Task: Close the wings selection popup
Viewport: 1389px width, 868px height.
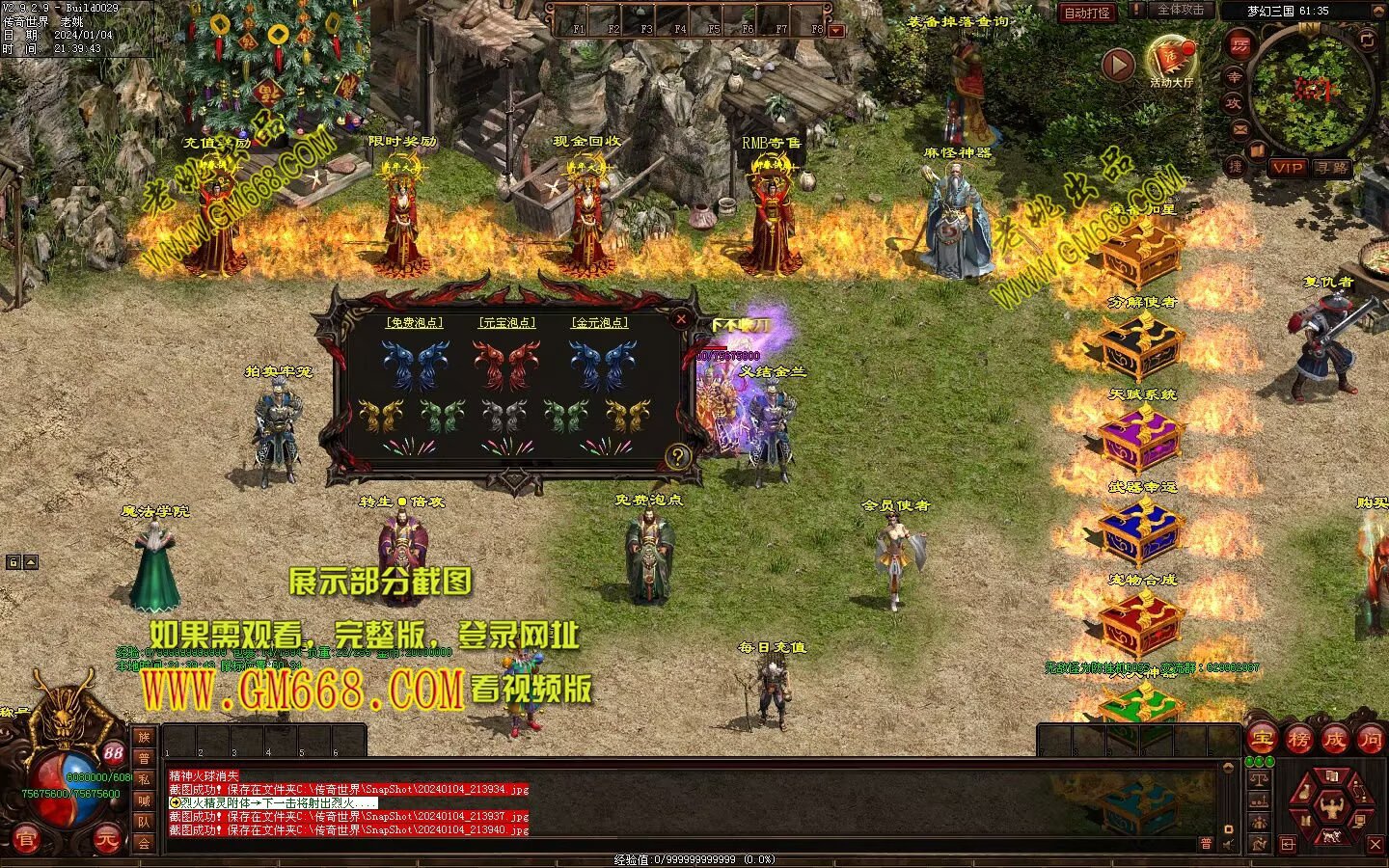Action: [681, 318]
